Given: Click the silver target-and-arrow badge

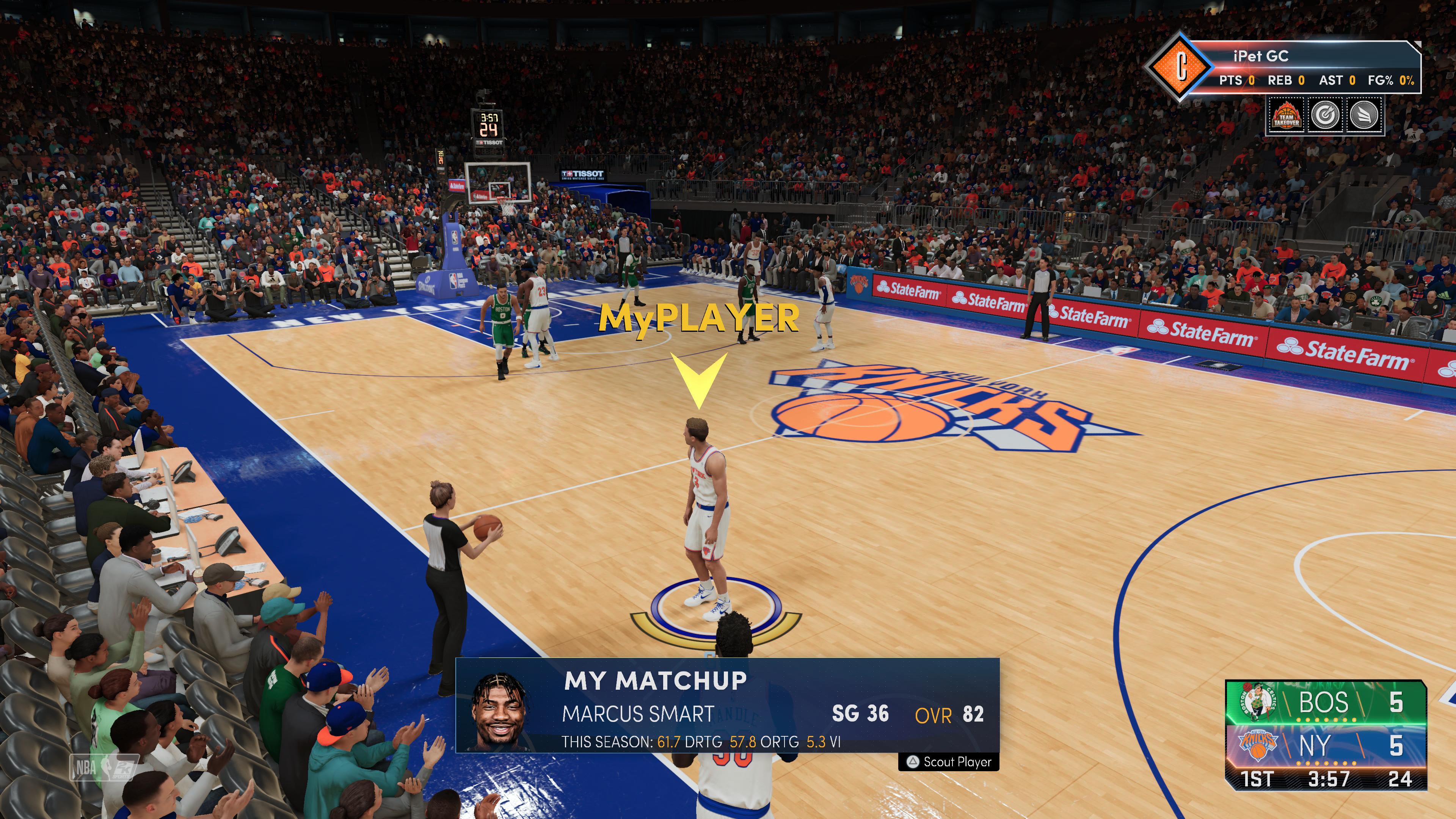Looking at the screenshot, I should pyautogui.click(x=1326, y=115).
